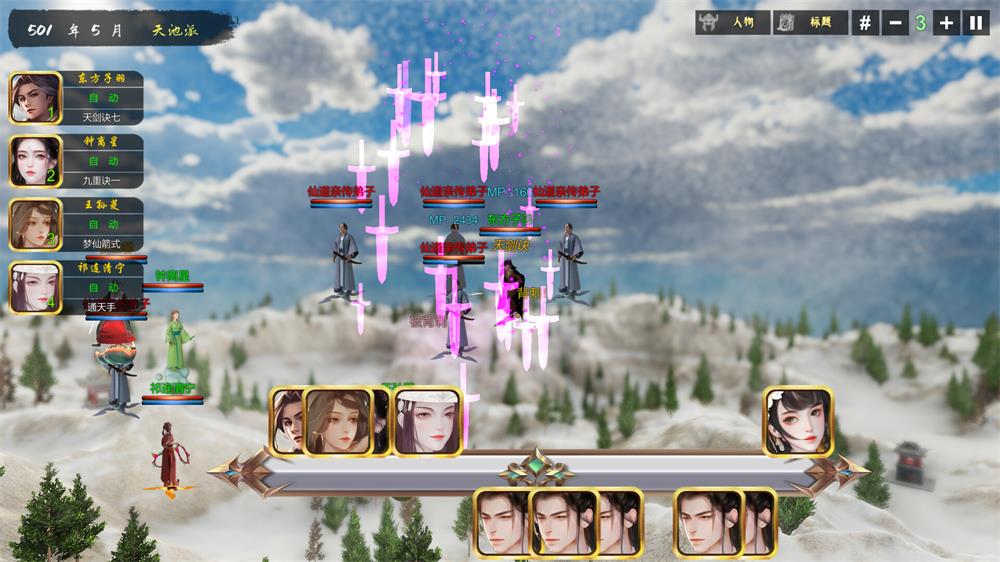The image size is (1000, 562).
Task: Toggle 自动 auto mode for 东方子羽
Action: coord(102,98)
